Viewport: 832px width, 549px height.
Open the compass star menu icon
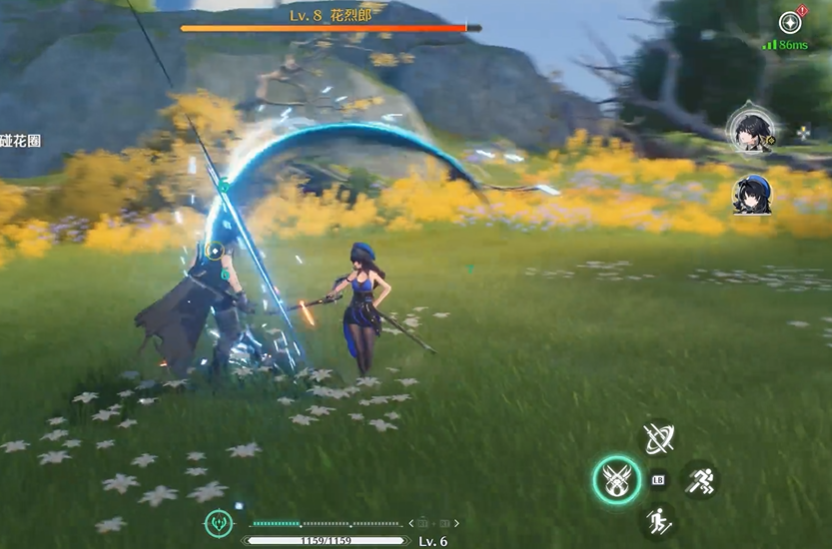pos(790,22)
